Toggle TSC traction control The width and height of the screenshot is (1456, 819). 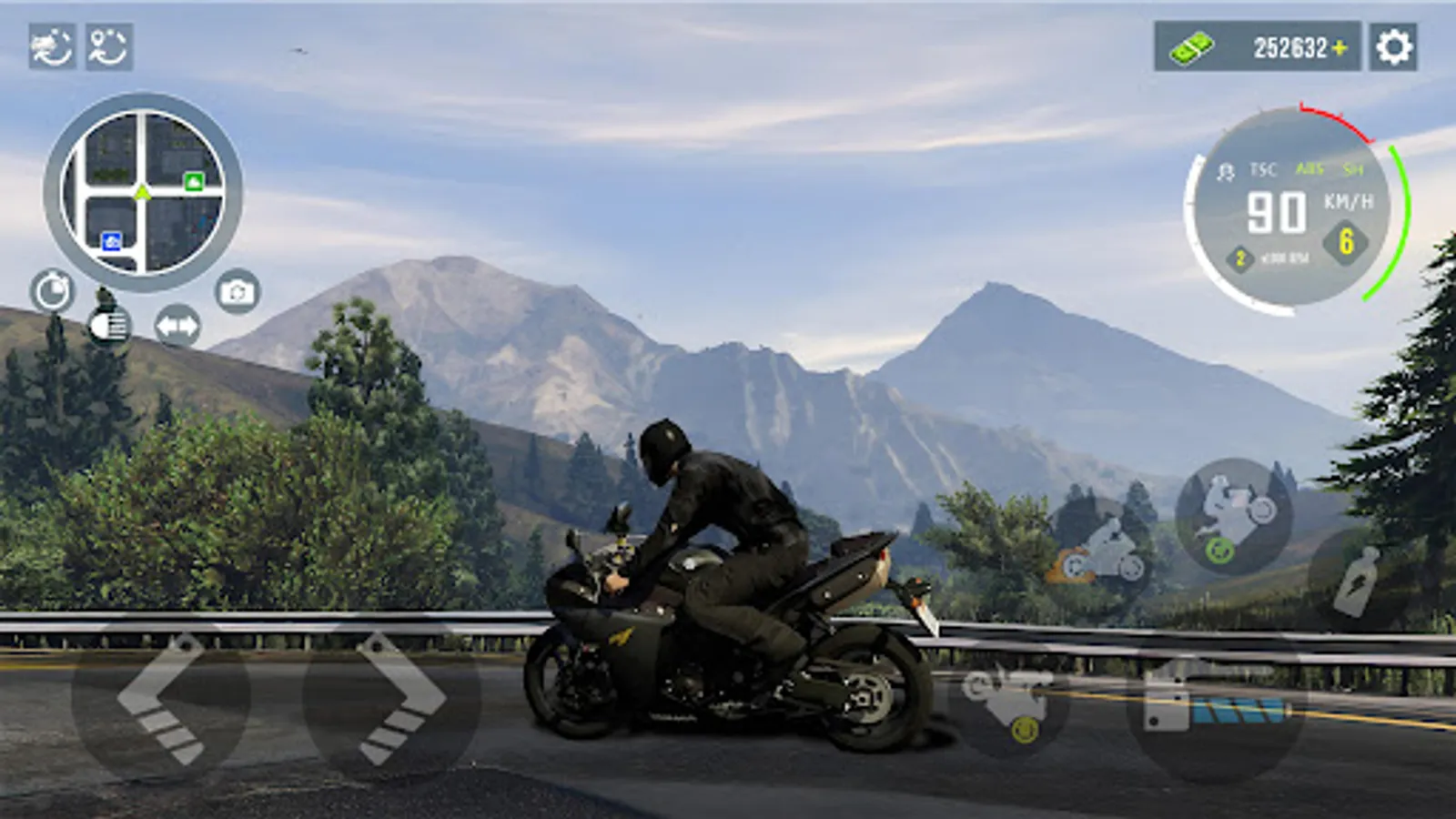[x=1264, y=170]
